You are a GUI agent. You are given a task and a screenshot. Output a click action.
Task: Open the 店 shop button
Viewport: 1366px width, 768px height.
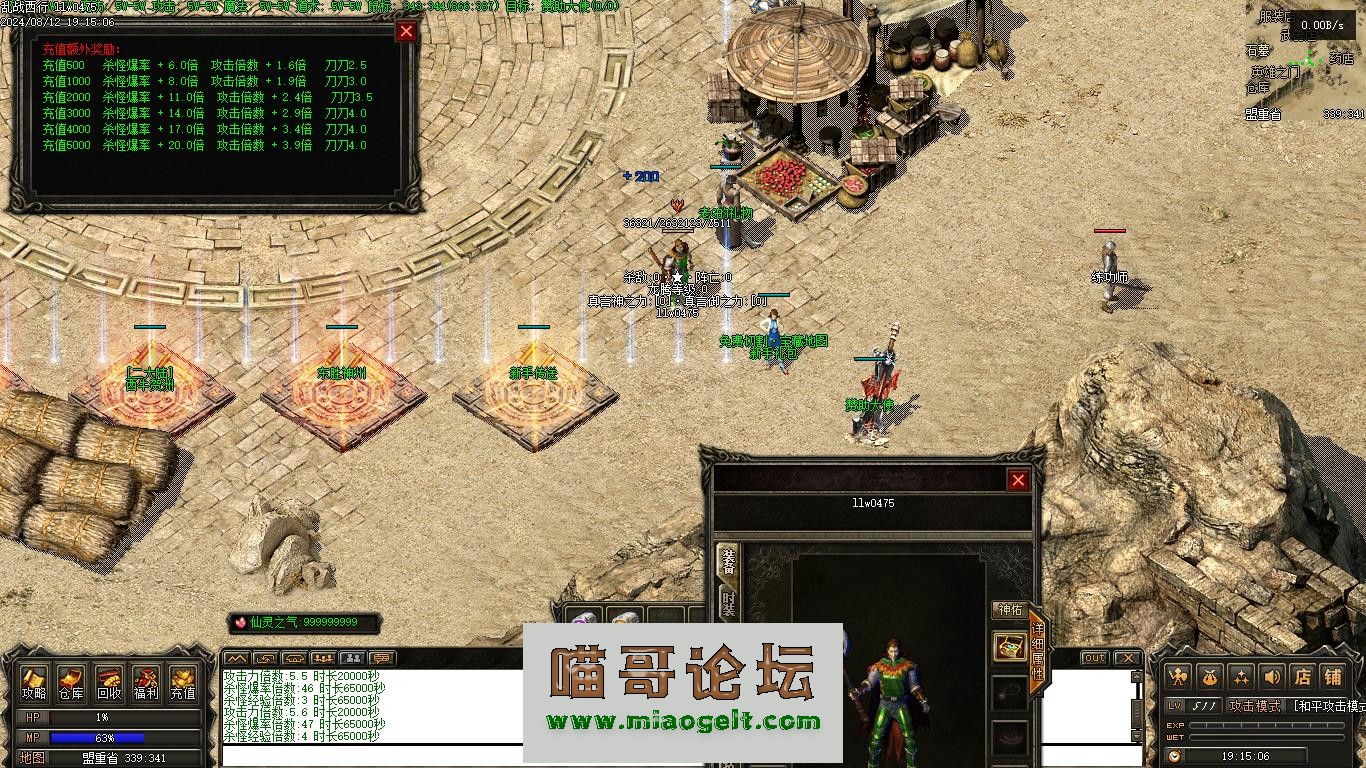[x=1302, y=677]
